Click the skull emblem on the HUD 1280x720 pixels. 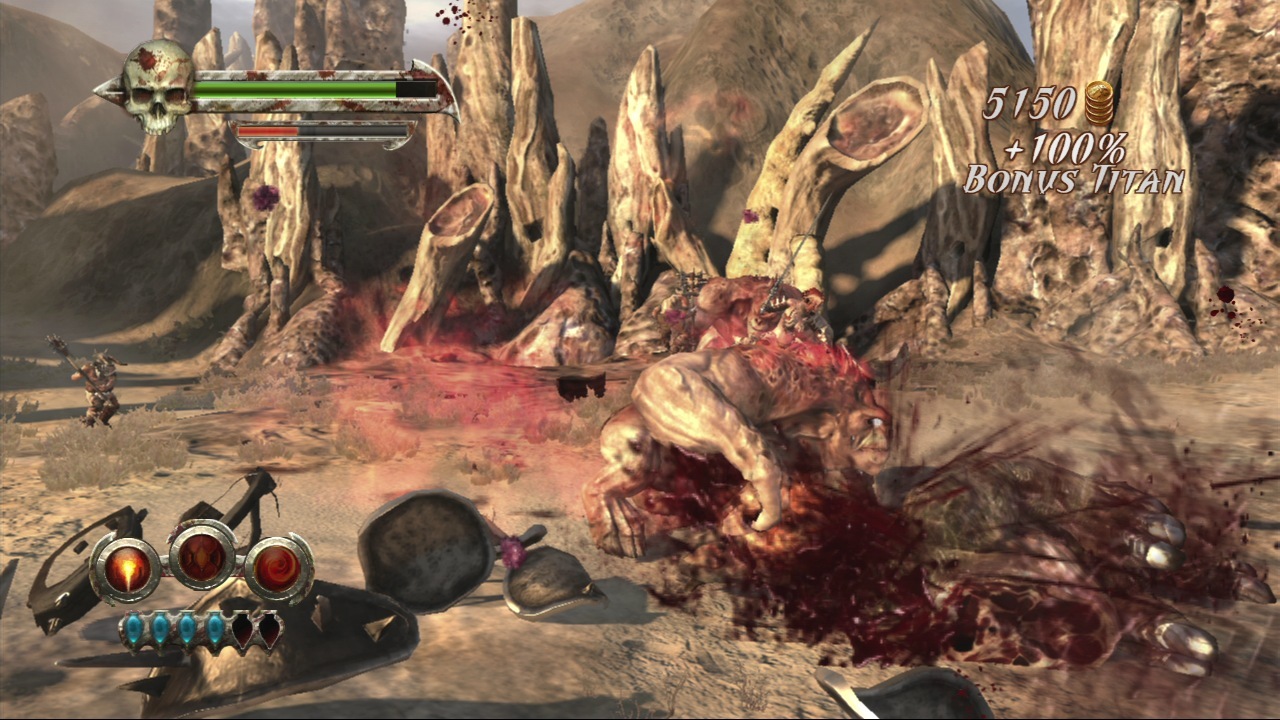click(x=158, y=87)
